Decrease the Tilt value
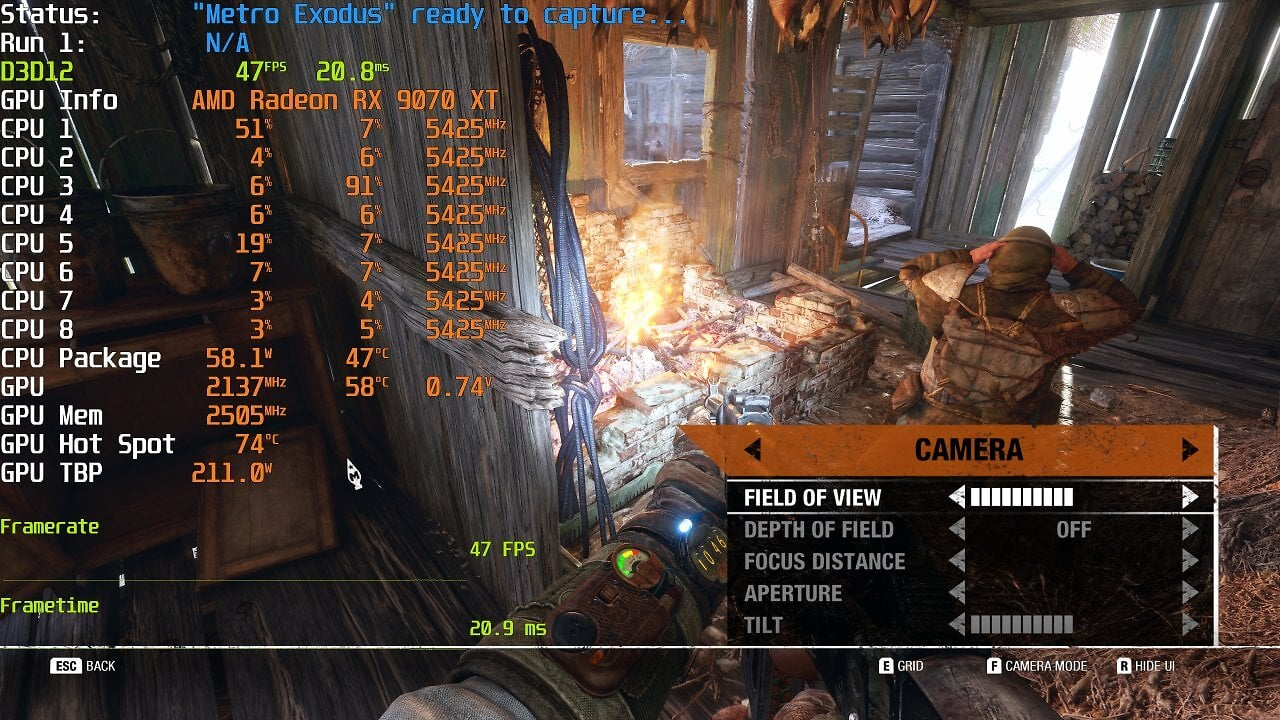This screenshot has width=1280, height=720. pyautogui.click(x=957, y=625)
